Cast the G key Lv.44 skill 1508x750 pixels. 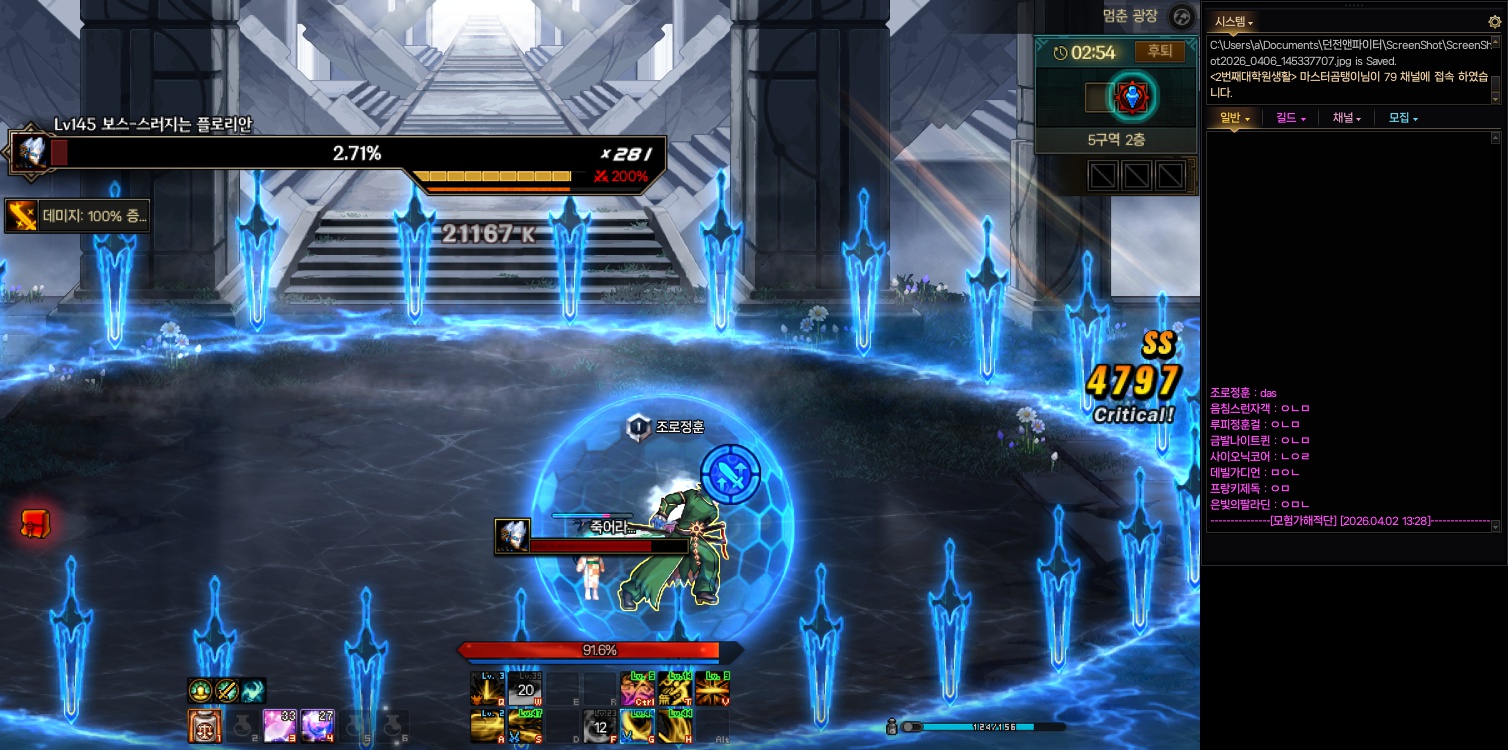pos(637,725)
